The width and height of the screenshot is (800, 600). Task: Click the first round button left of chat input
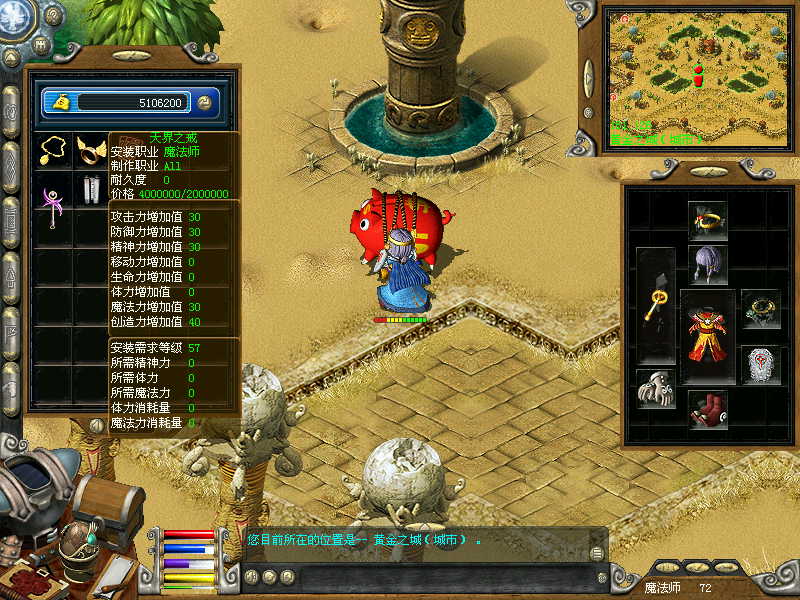(252, 577)
